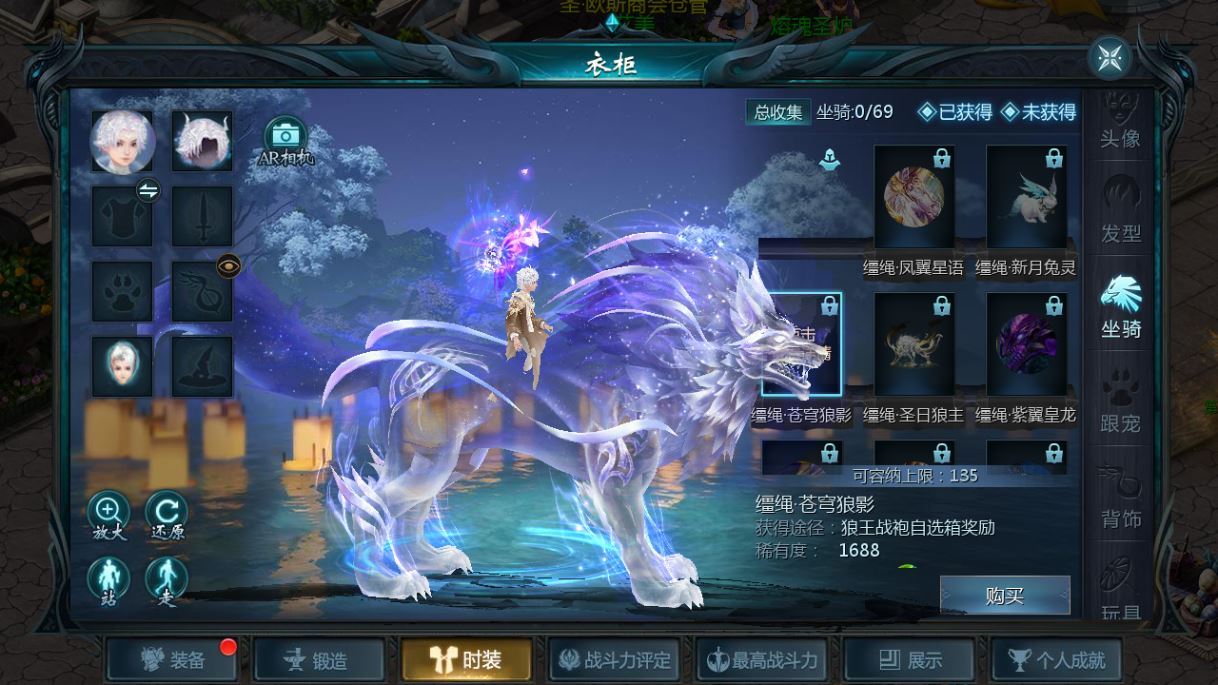The width and height of the screenshot is (1218, 685).
Task: Switch to the 发型 hairstyle tab
Action: (x=1120, y=214)
